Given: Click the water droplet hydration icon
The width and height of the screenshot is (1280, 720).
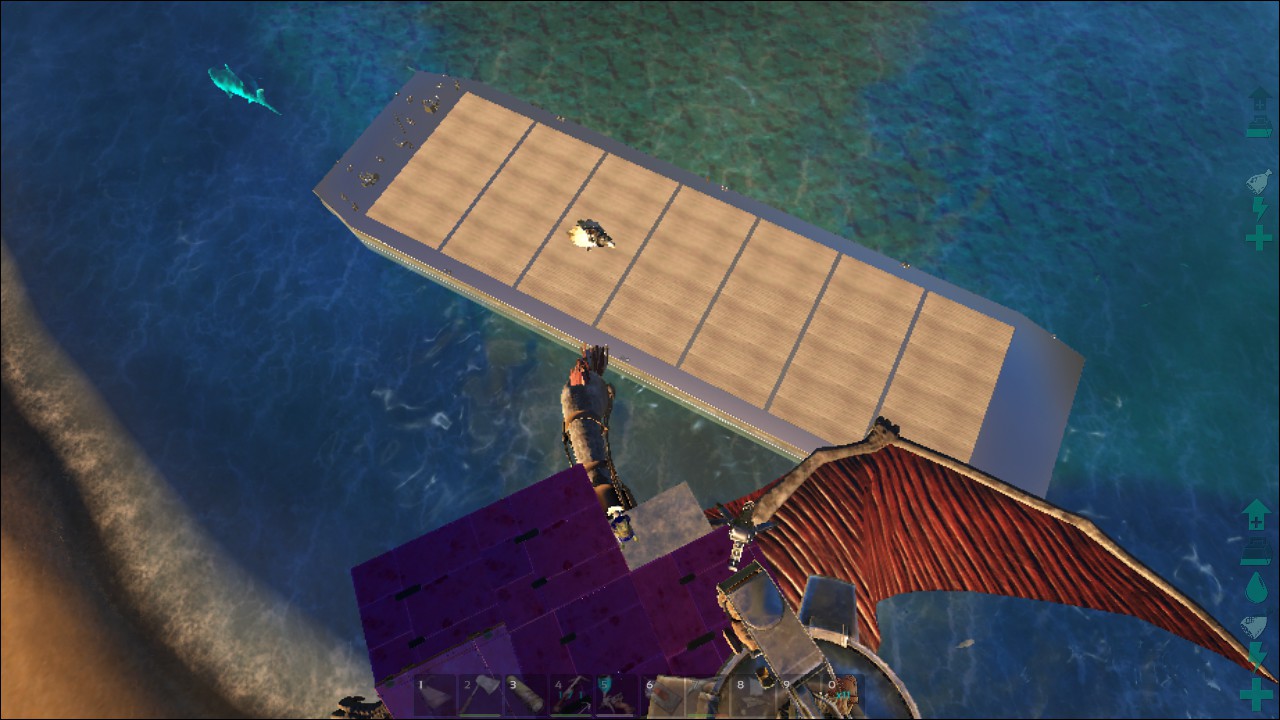Looking at the screenshot, I should tap(1256, 587).
